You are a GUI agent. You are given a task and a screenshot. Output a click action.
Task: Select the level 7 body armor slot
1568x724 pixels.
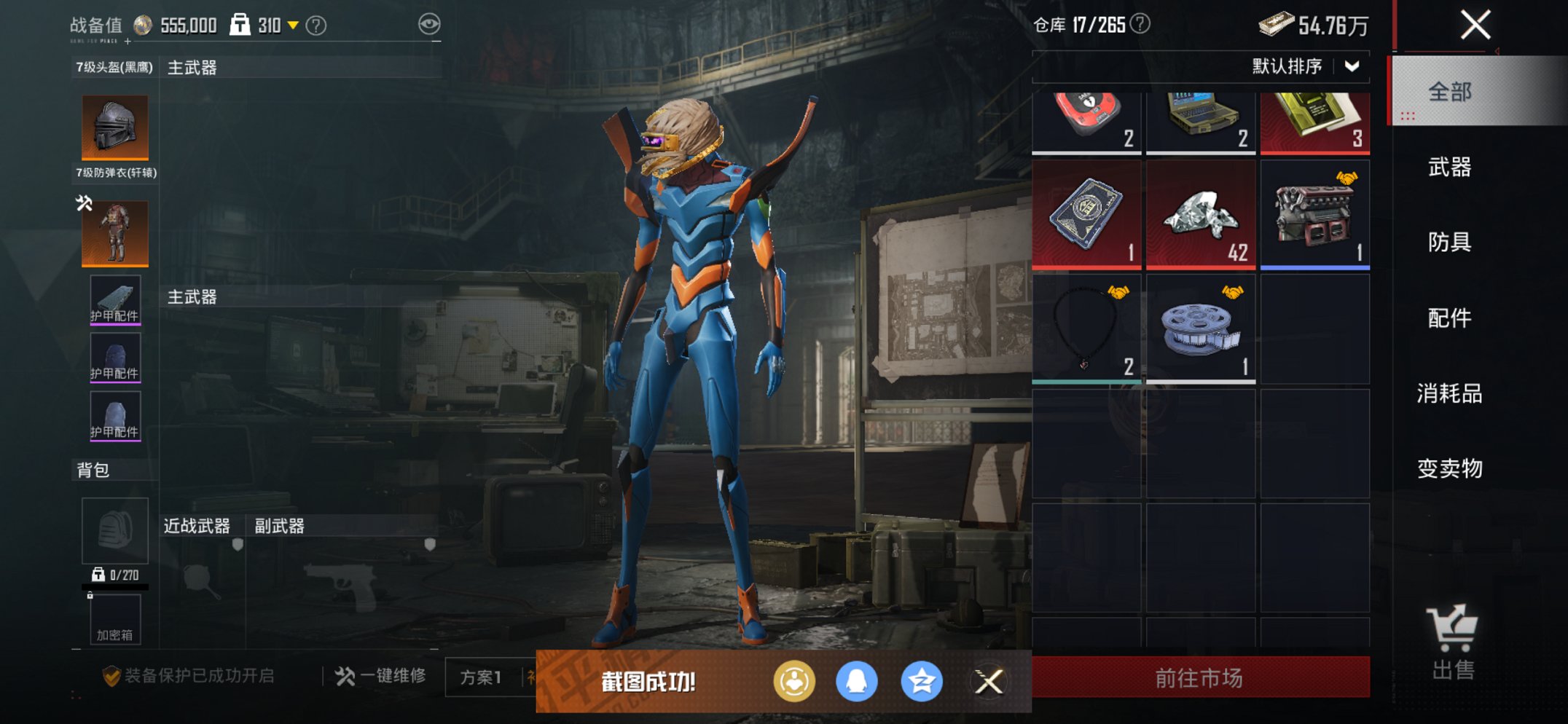[x=115, y=233]
